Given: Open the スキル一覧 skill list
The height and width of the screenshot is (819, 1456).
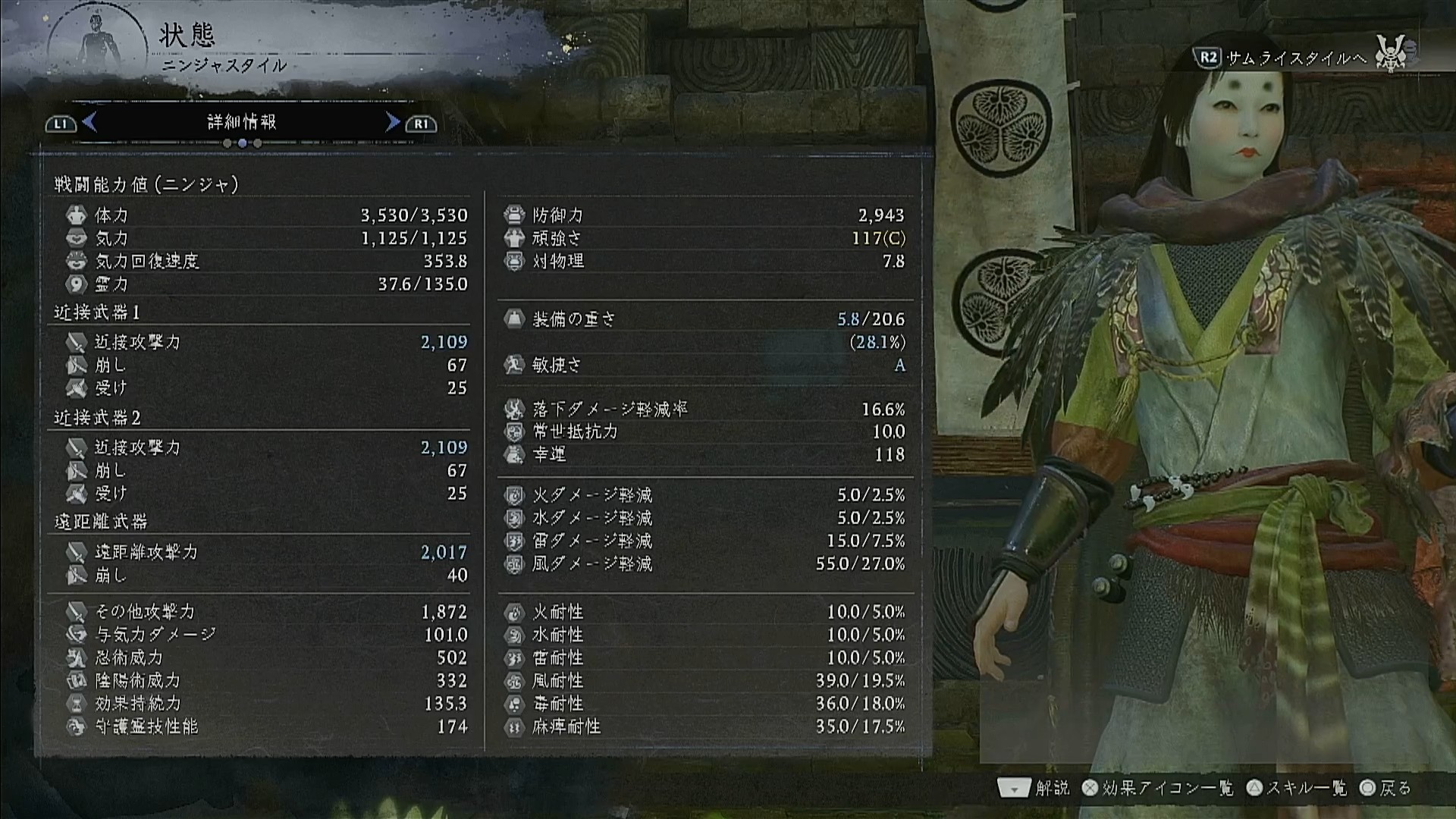Looking at the screenshot, I should tap(1297, 789).
